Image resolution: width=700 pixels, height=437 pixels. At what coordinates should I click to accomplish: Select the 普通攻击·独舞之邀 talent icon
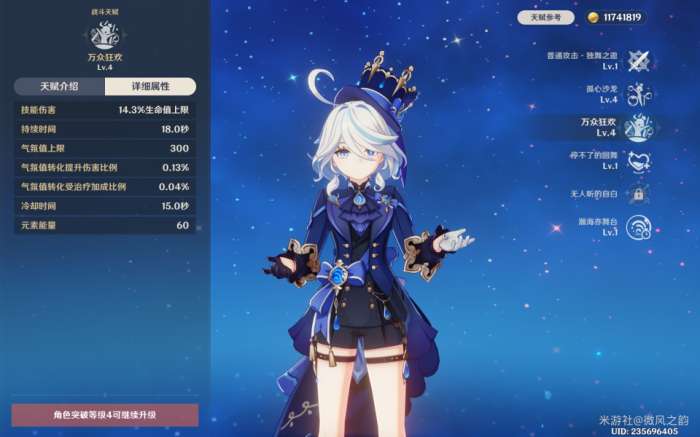[638, 60]
